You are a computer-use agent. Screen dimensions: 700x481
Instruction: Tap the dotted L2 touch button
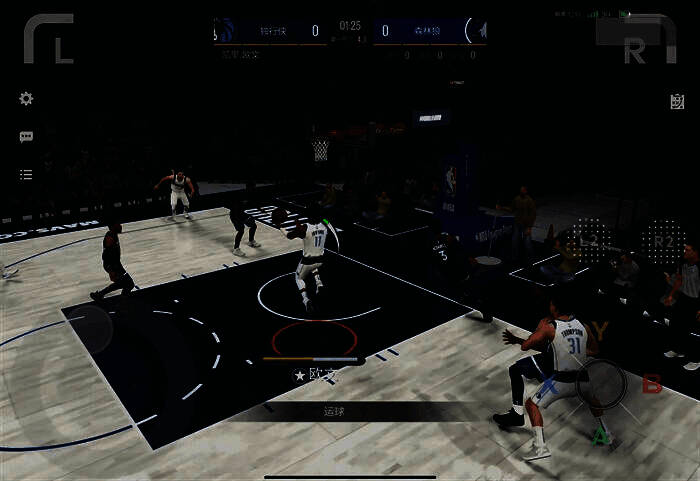[x=588, y=241]
